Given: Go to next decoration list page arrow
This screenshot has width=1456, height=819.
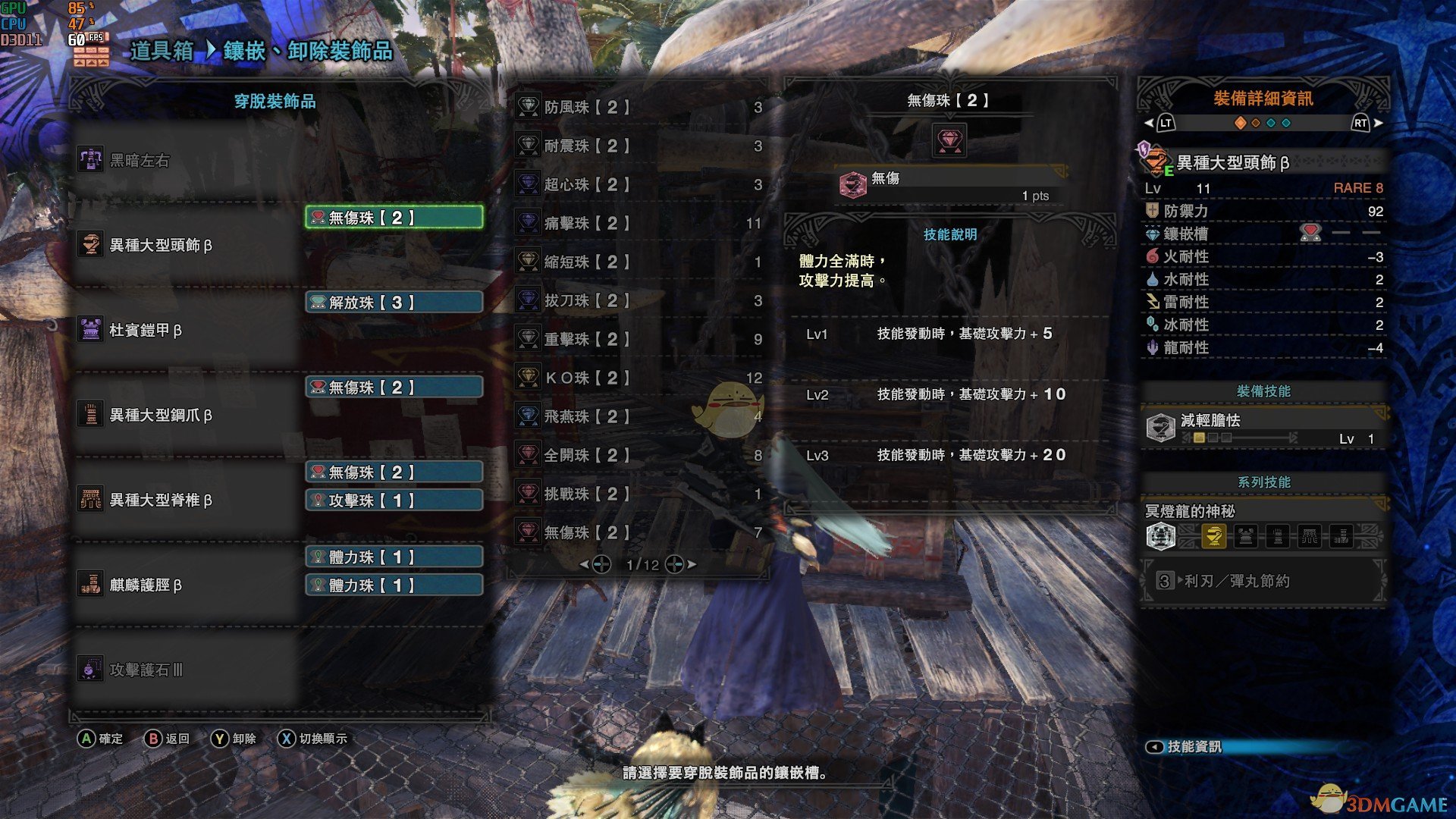Looking at the screenshot, I should click(x=692, y=564).
